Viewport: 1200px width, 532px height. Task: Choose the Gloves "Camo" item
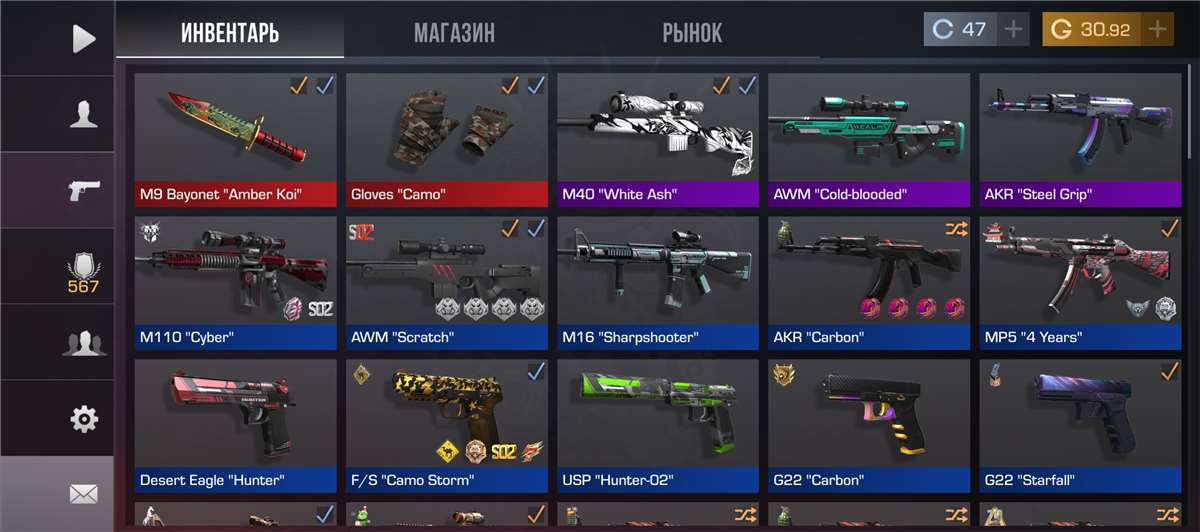pos(446,138)
